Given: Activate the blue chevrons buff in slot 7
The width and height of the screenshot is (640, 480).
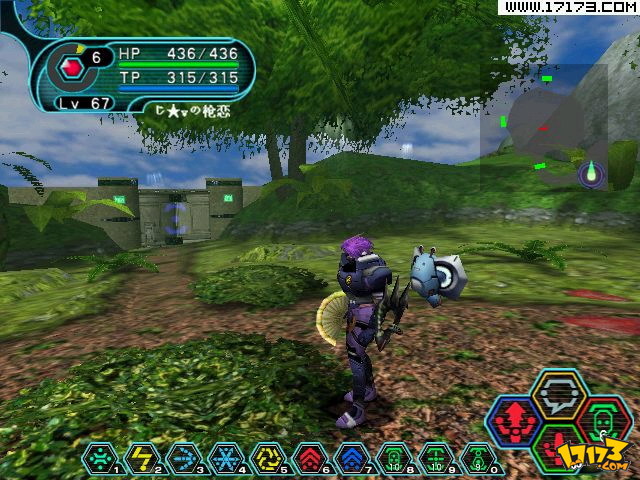Looking at the screenshot, I should [352, 458].
